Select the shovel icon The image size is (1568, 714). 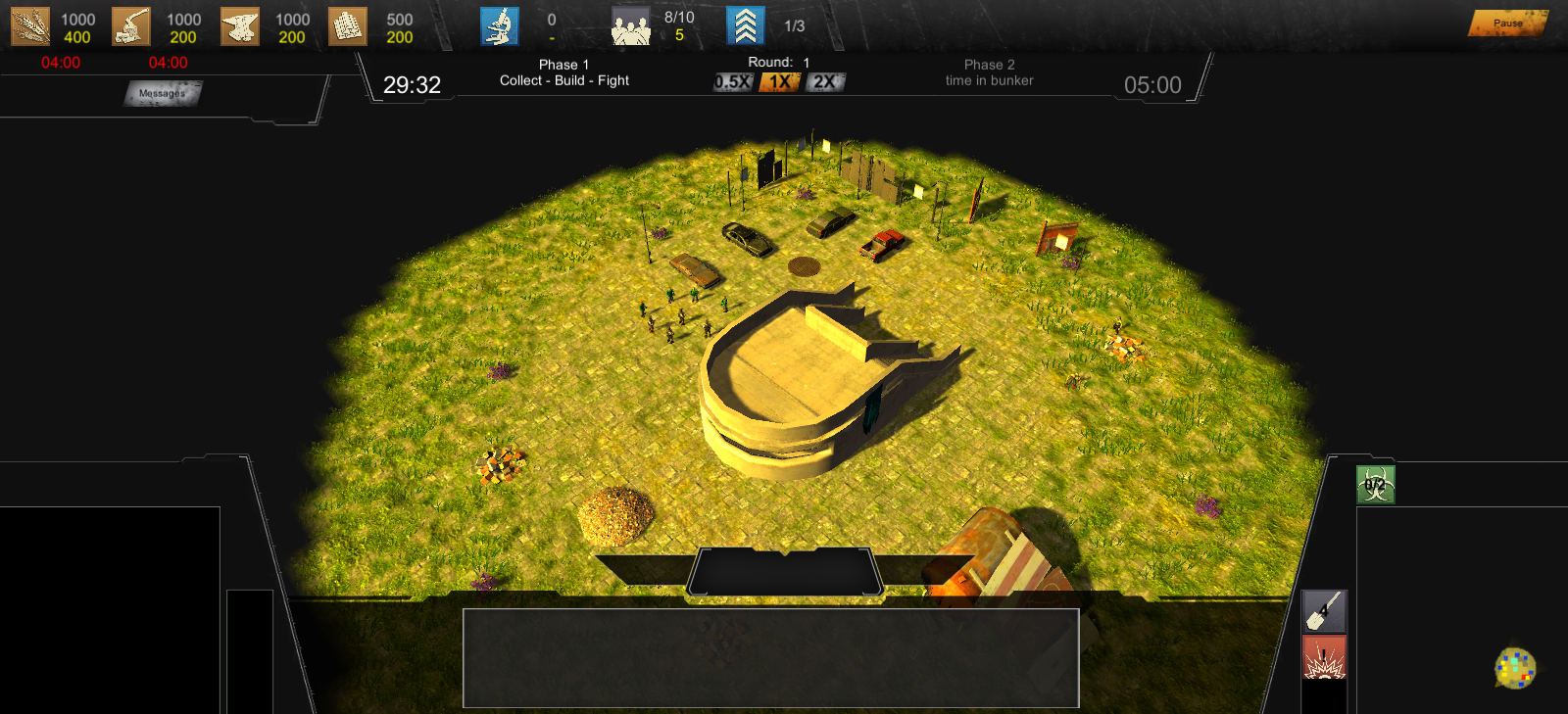[x=1324, y=611]
